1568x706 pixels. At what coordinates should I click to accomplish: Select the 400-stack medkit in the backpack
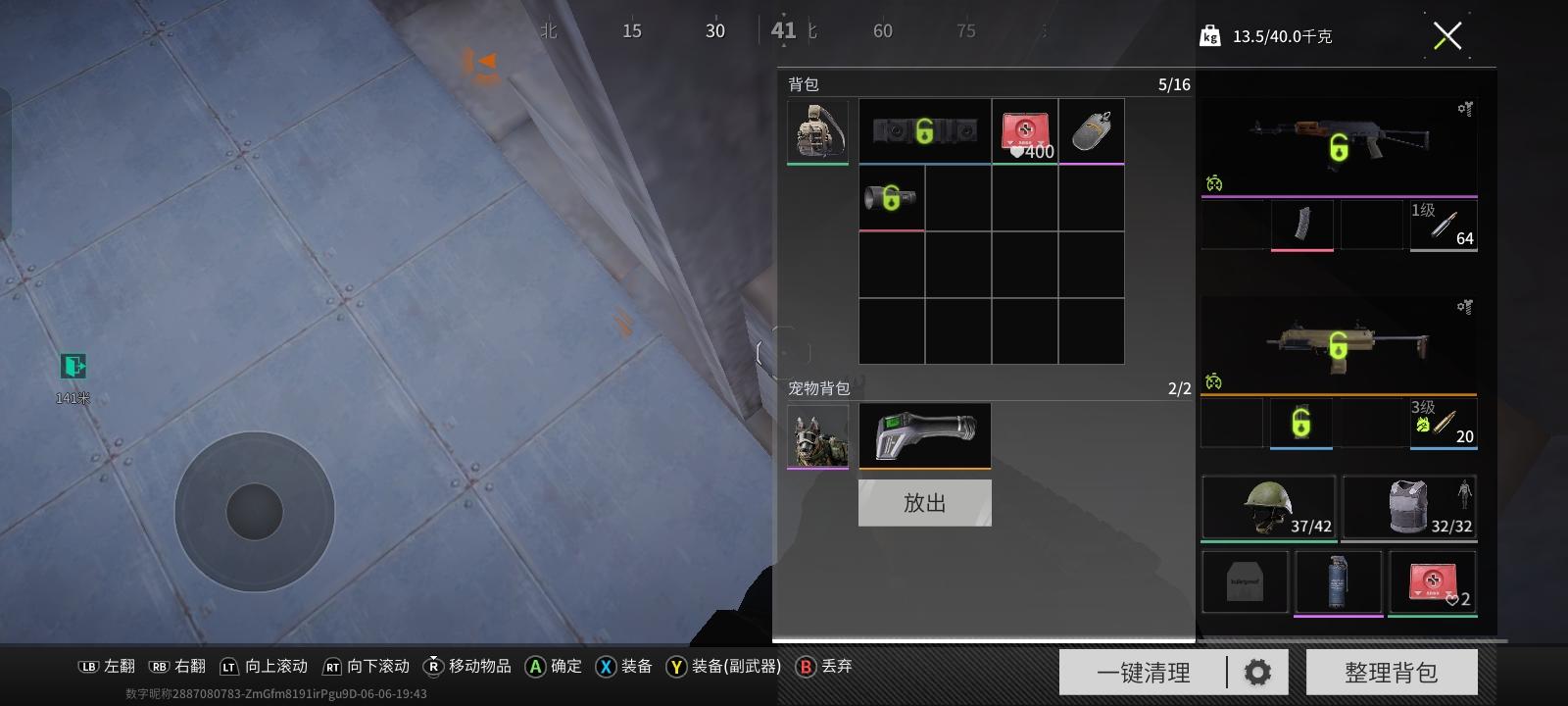click(x=1024, y=130)
